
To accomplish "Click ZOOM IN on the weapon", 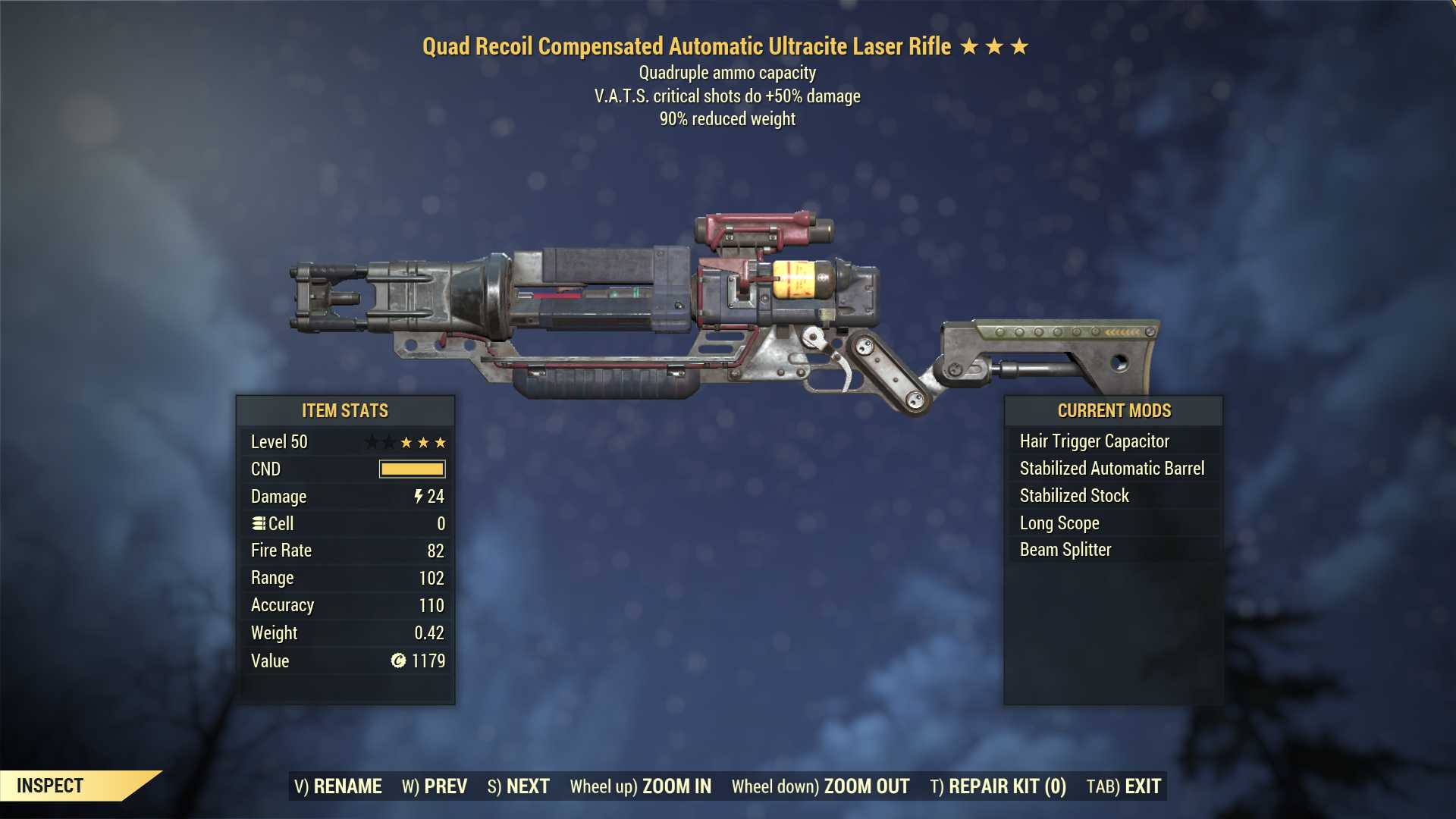I will pyautogui.click(x=641, y=786).
